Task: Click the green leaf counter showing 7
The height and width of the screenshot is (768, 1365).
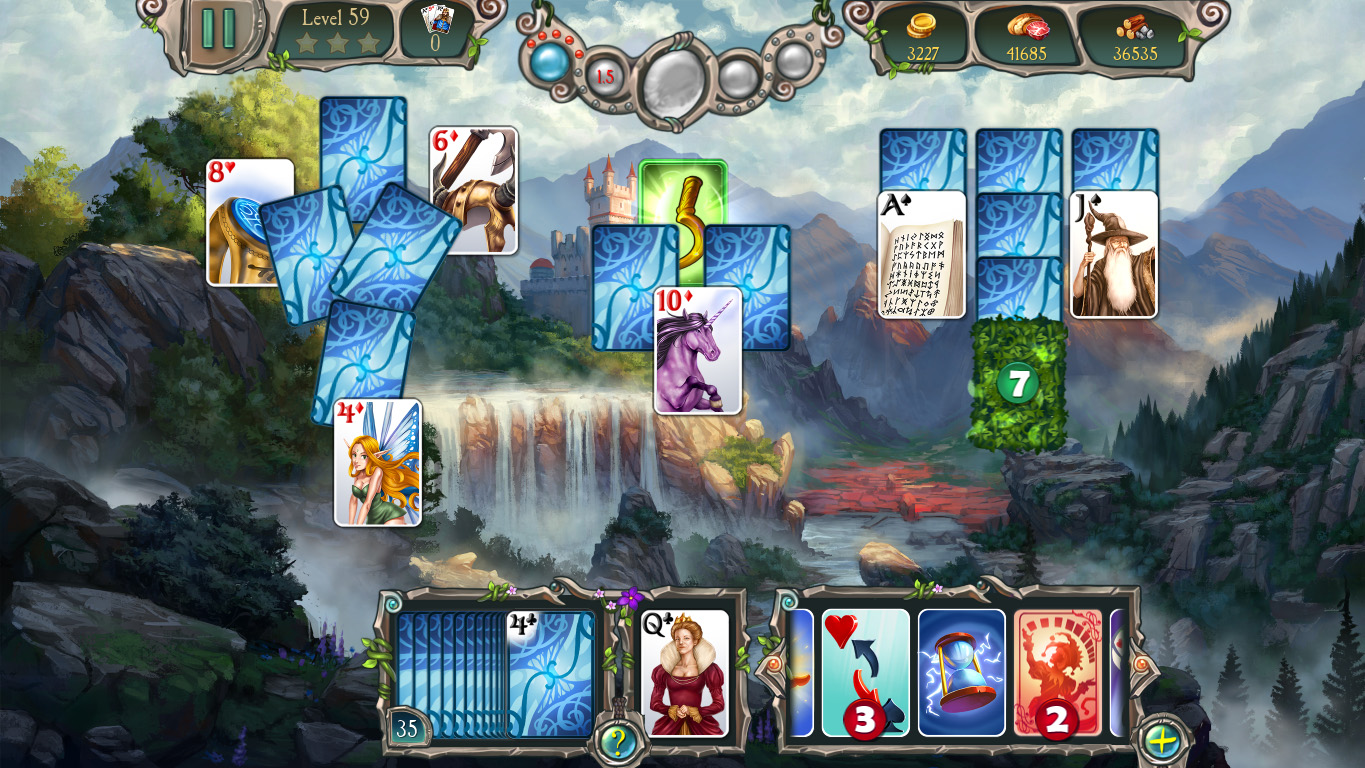Action: (x=1016, y=385)
